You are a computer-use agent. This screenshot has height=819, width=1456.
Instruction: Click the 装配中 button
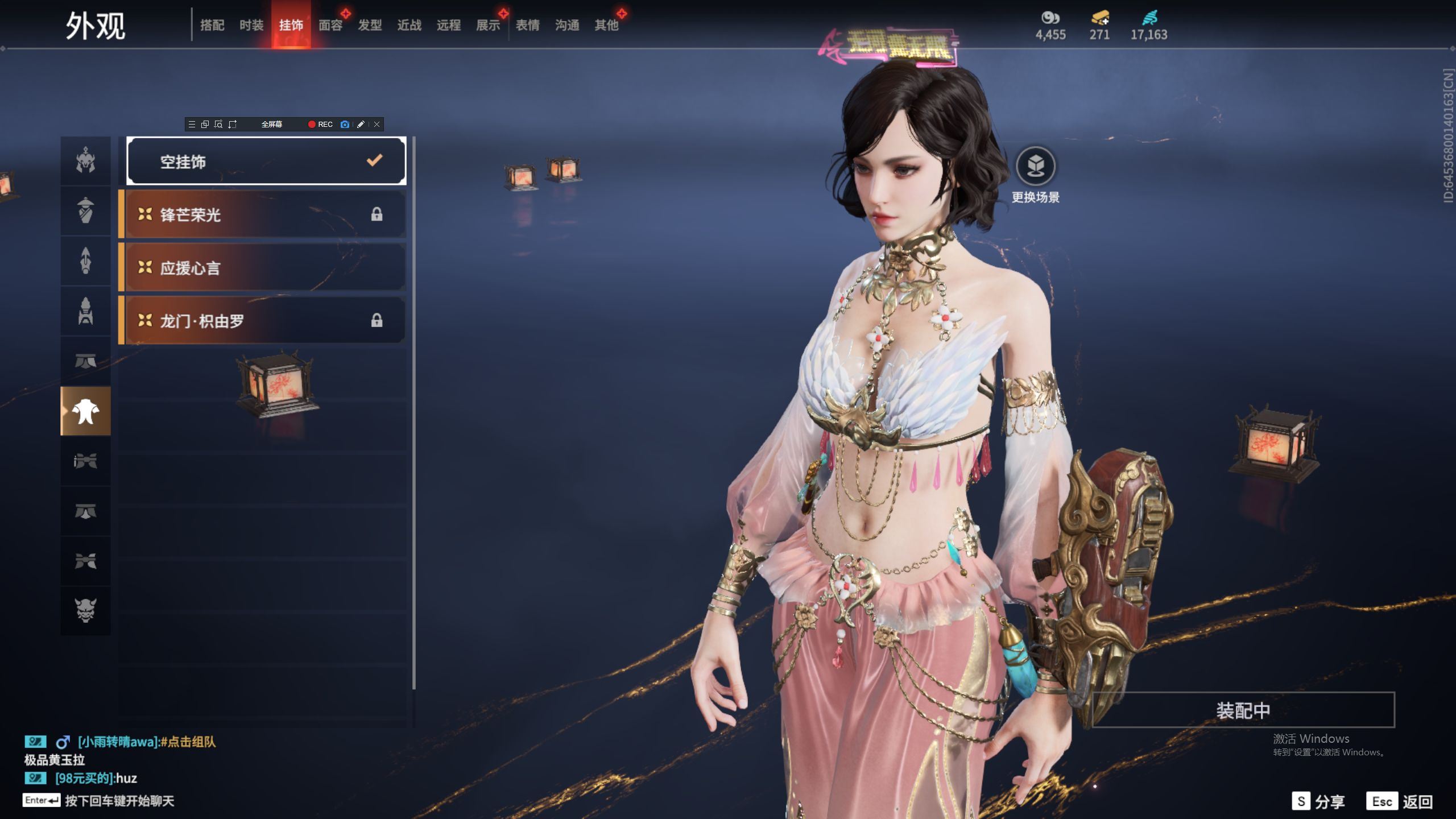(x=1243, y=710)
